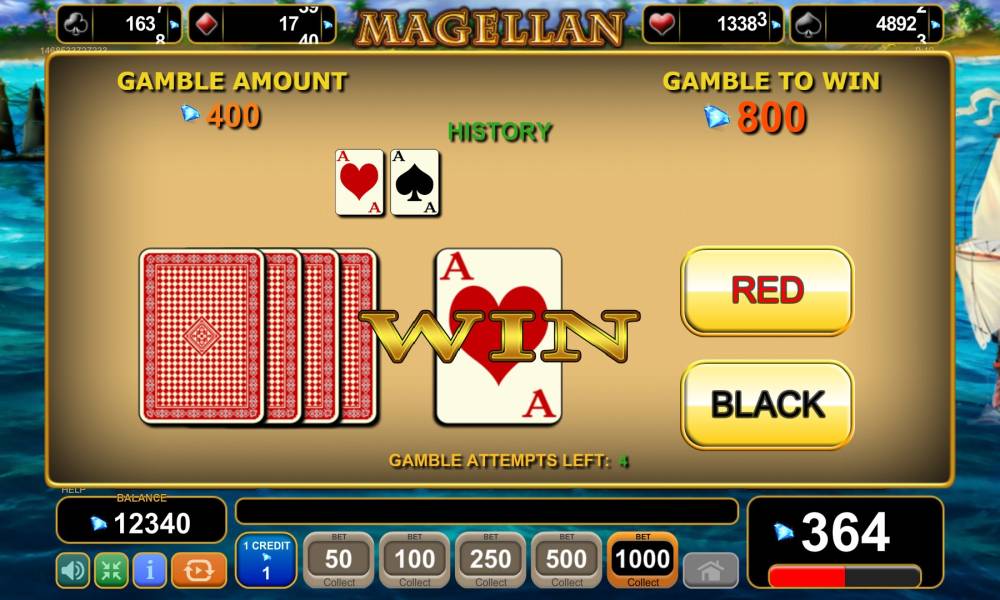
Task: Select the diamonds jackpot counter
Action: coord(262,24)
